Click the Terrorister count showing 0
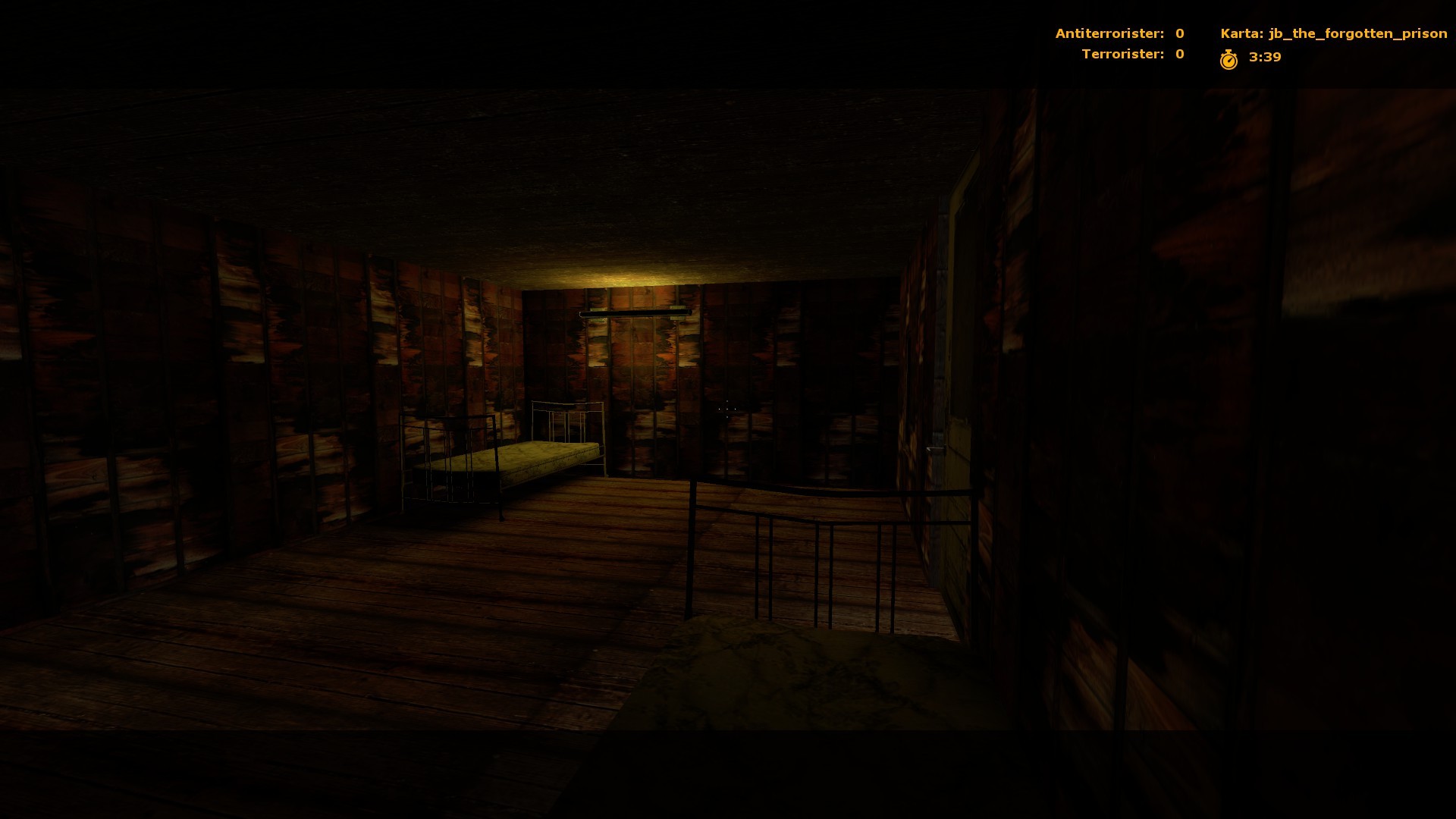 tap(1179, 54)
